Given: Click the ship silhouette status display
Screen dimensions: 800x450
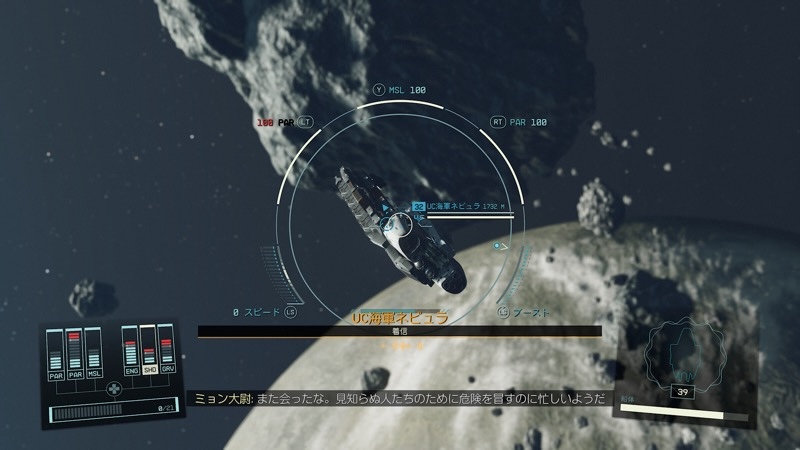Looking at the screenshot, I should coord(680,362).
